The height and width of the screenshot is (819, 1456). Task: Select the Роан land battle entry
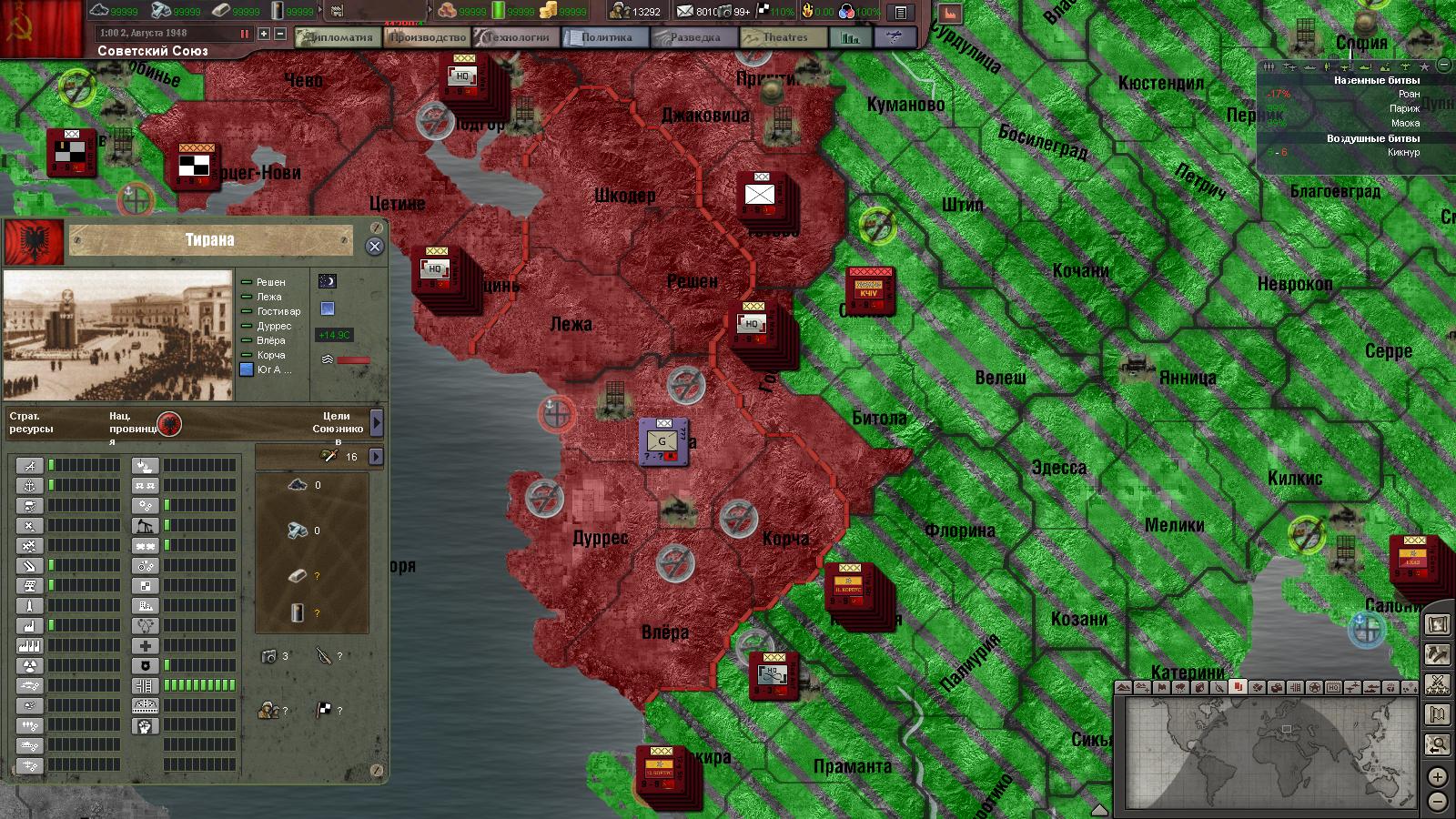point(1409,94)
